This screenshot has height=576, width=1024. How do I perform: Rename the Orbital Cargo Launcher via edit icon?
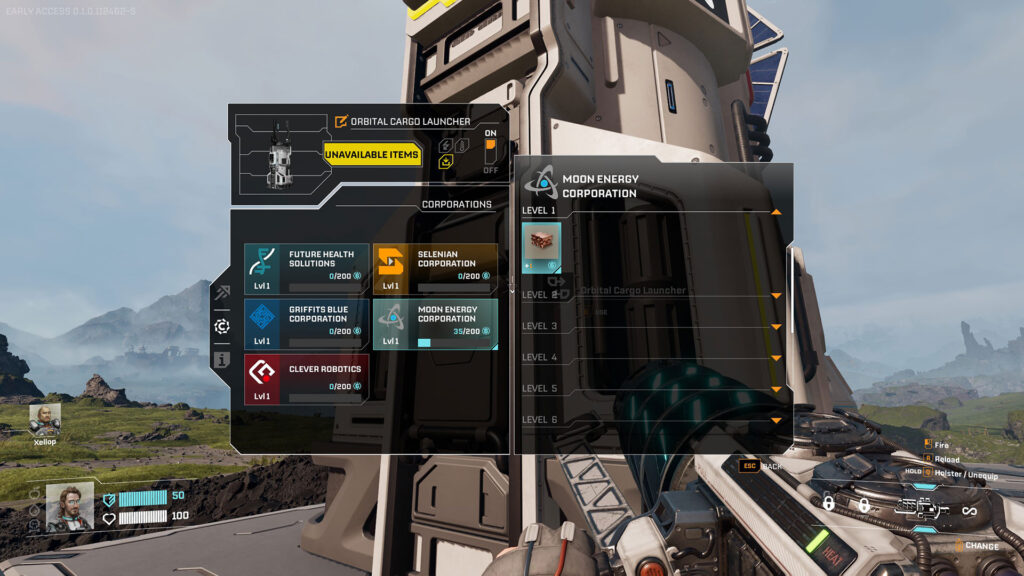(342, 122)
